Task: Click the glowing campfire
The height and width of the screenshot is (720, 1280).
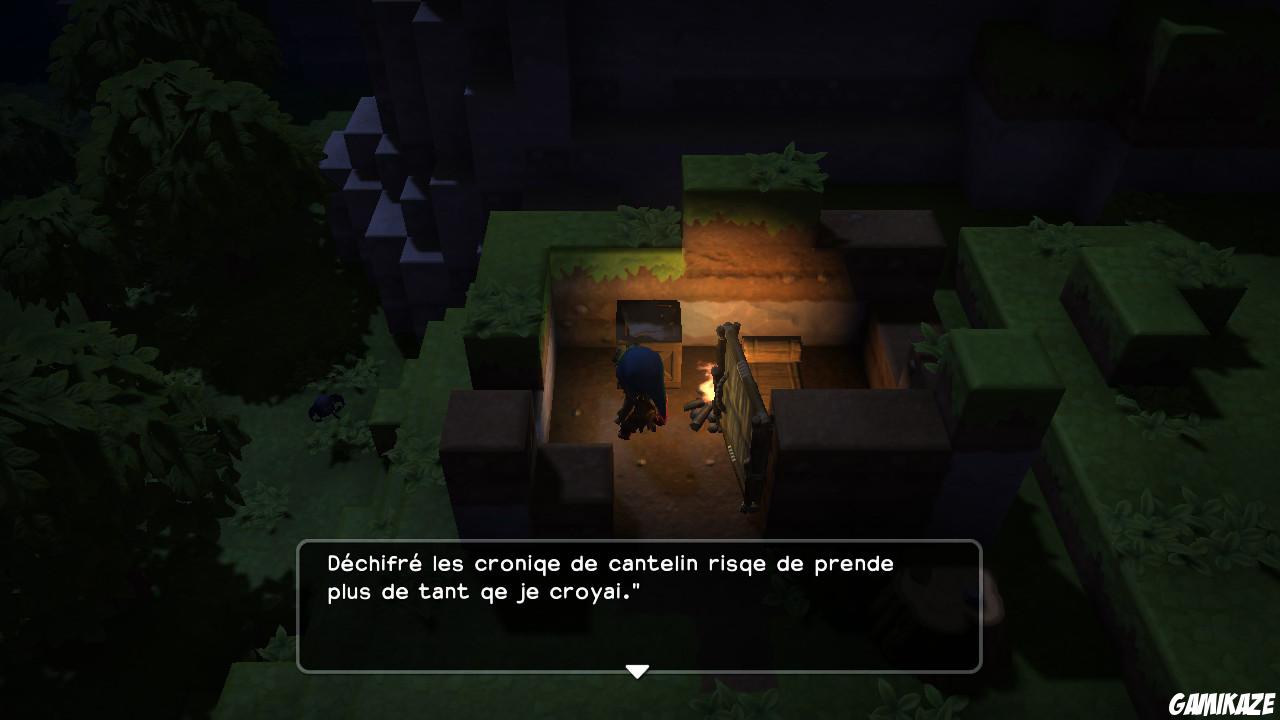Action: pyautogui.click(x=706, y=390)
